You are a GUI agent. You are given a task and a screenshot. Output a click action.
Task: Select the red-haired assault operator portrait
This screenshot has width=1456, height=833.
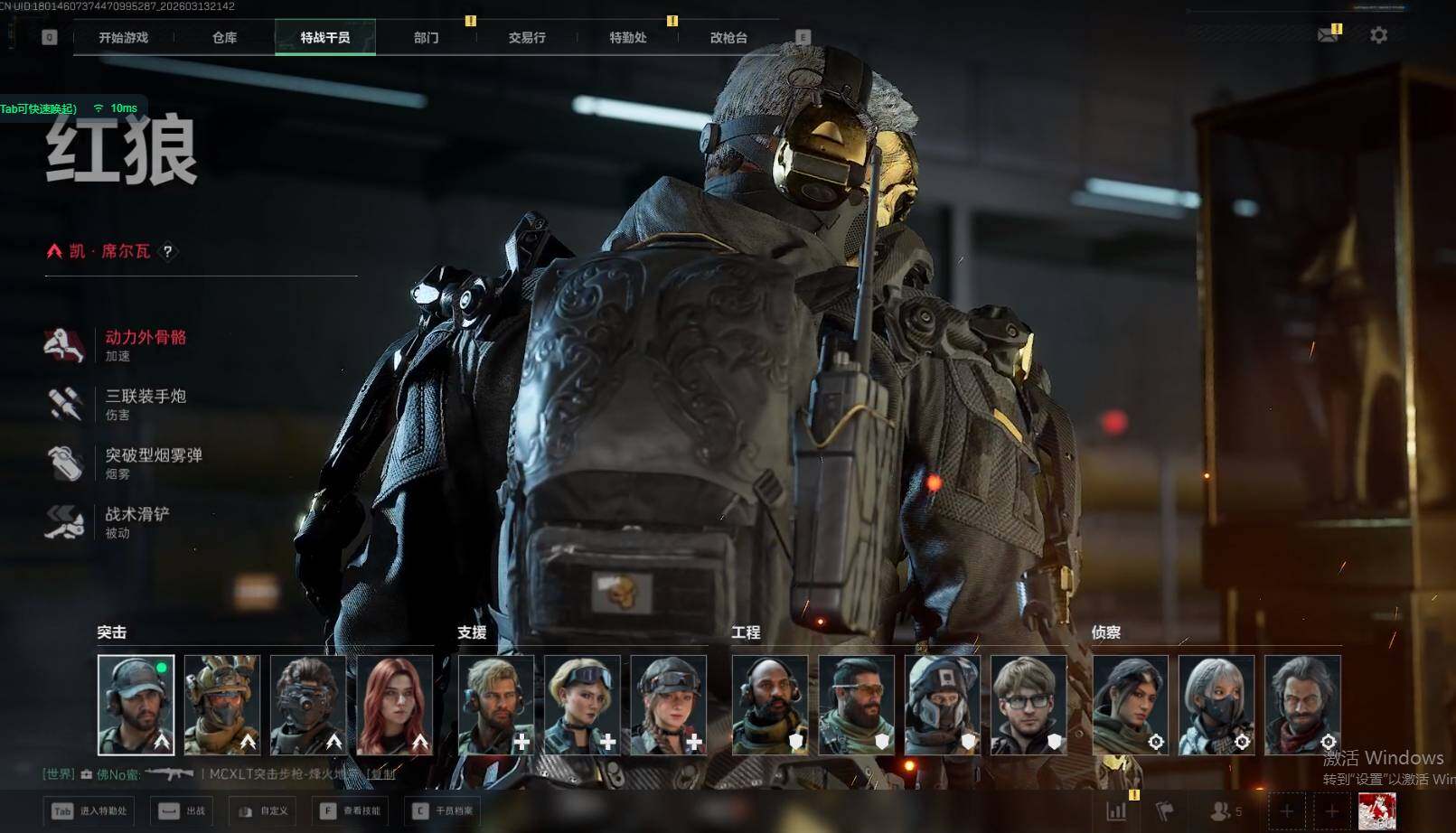[395, 705]
